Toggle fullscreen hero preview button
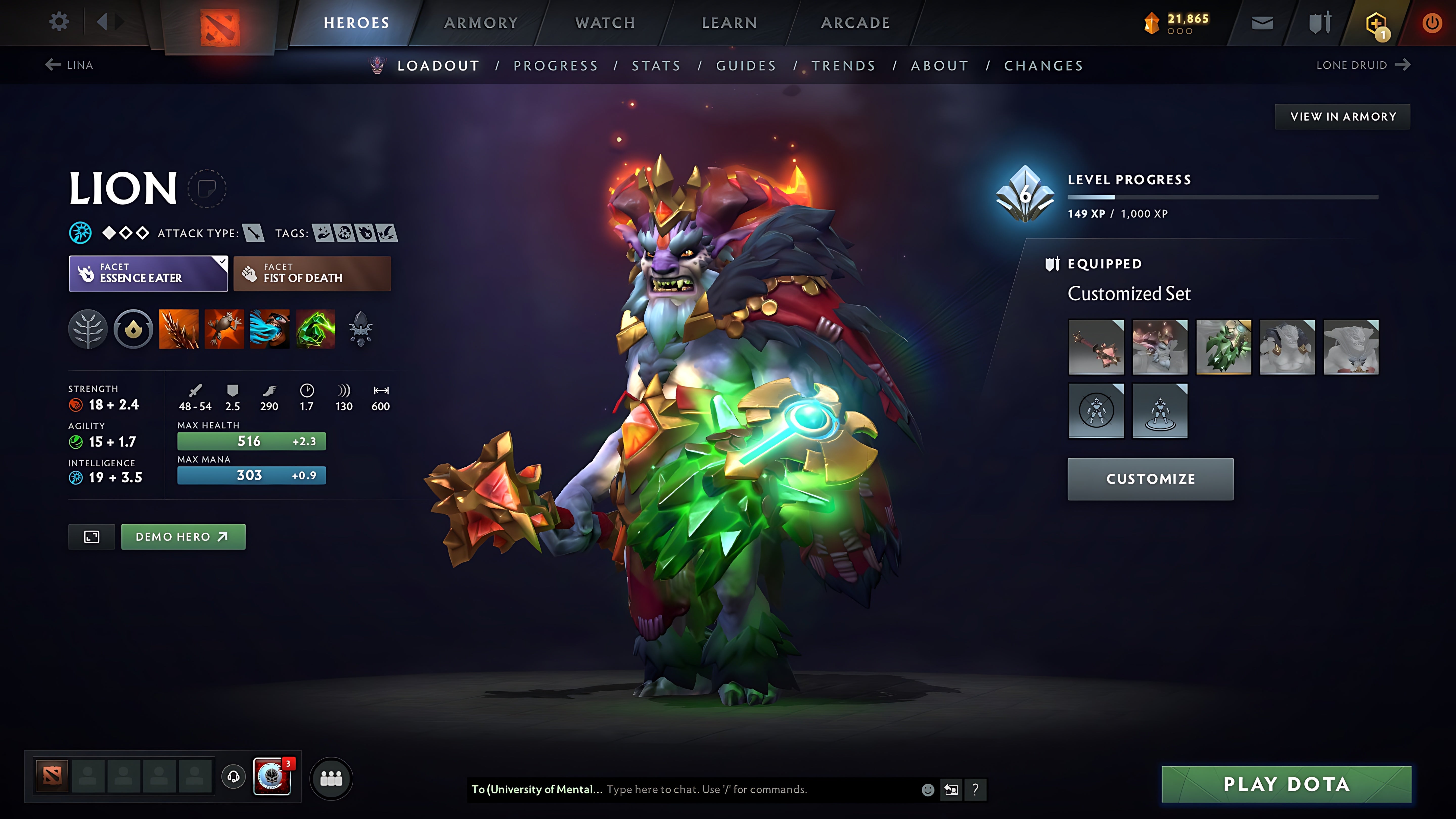The height and width of the screenshot is (819, 1456). pos(91,536)
